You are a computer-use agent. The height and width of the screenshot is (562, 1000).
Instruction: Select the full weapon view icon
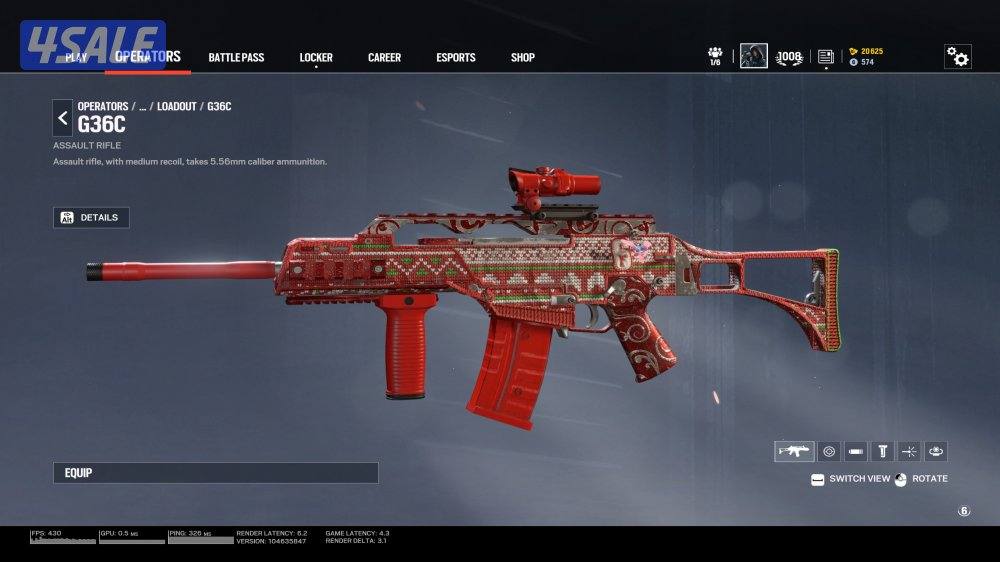[x=794, y=451]
